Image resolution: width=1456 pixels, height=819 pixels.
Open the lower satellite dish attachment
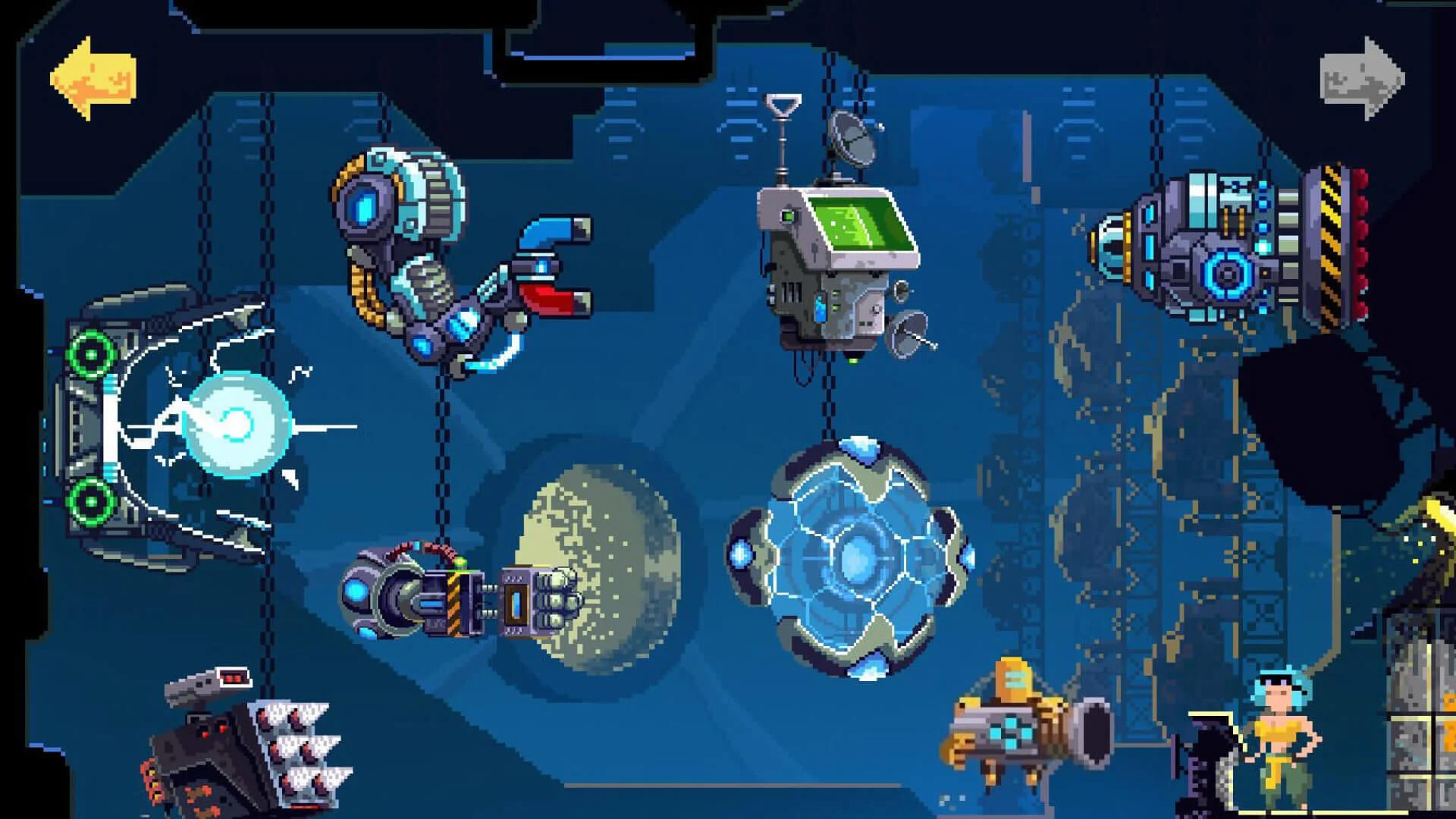click(906, 334)
